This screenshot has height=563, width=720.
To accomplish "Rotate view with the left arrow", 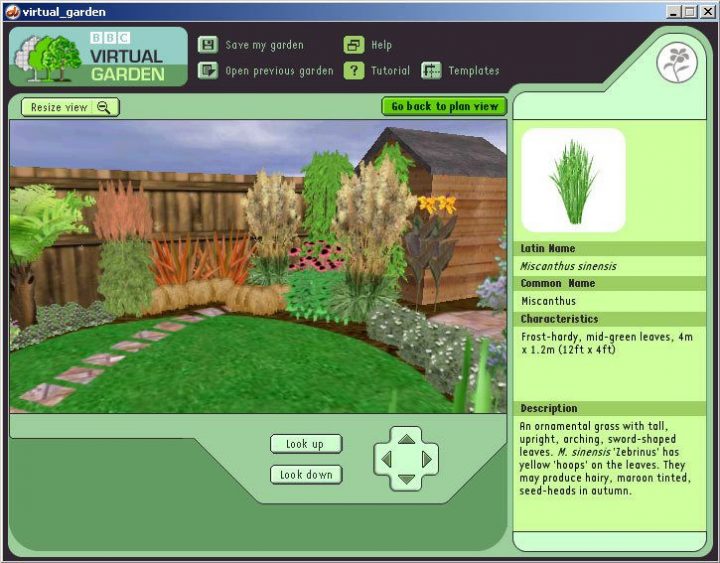I will [386, 459].
